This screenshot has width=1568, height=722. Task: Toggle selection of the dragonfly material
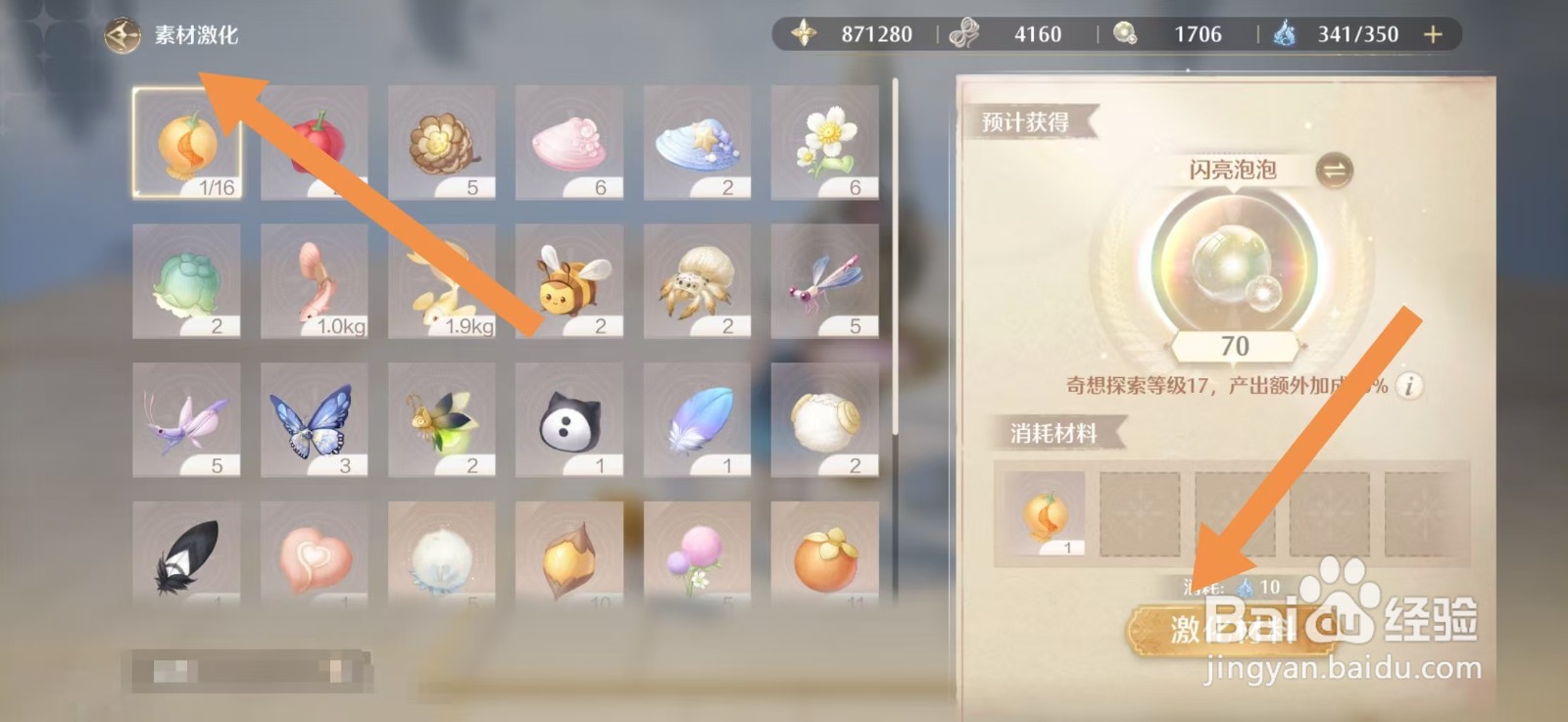(824, 282)
